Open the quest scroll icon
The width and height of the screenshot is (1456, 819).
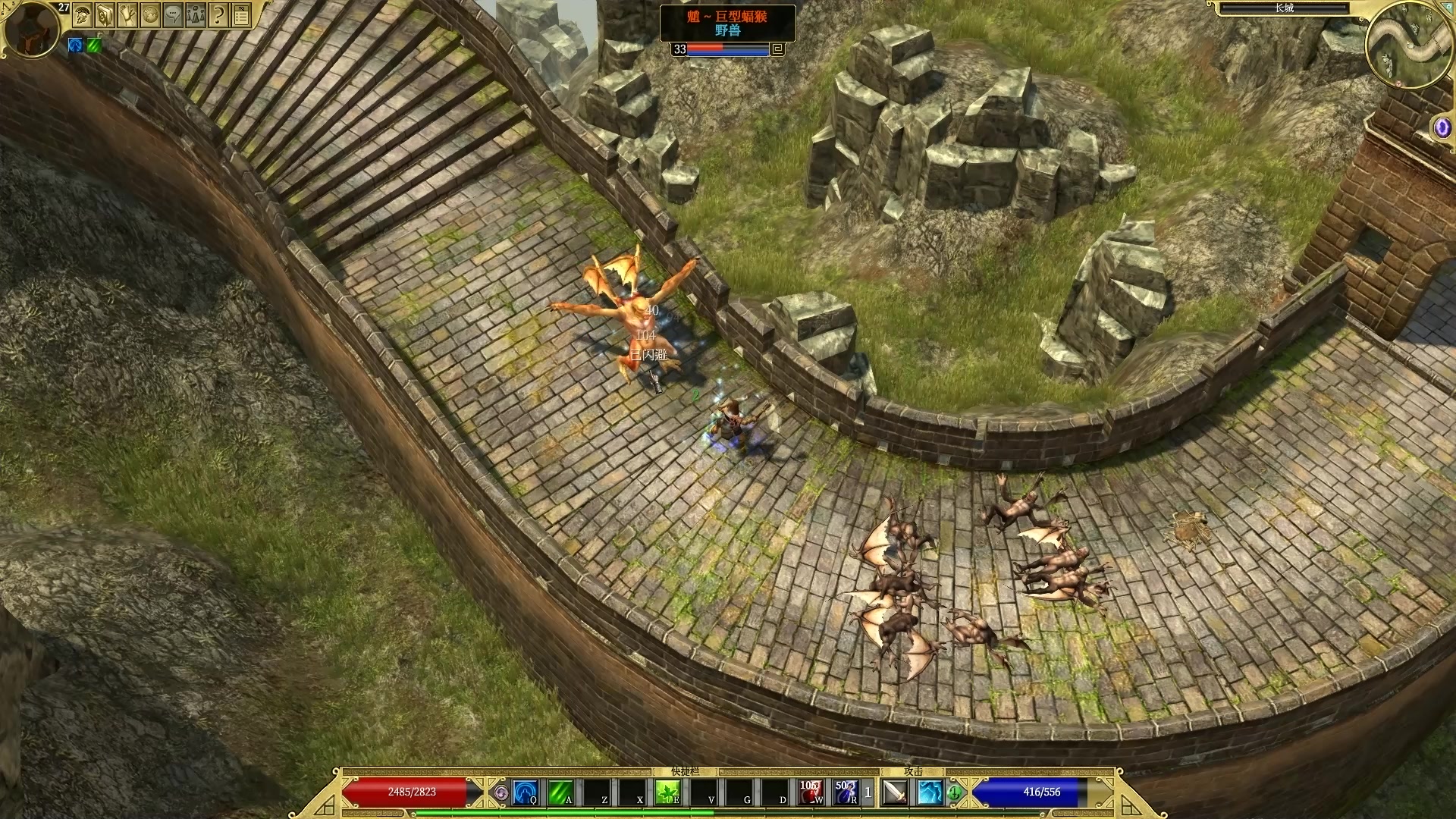[128, 14]
